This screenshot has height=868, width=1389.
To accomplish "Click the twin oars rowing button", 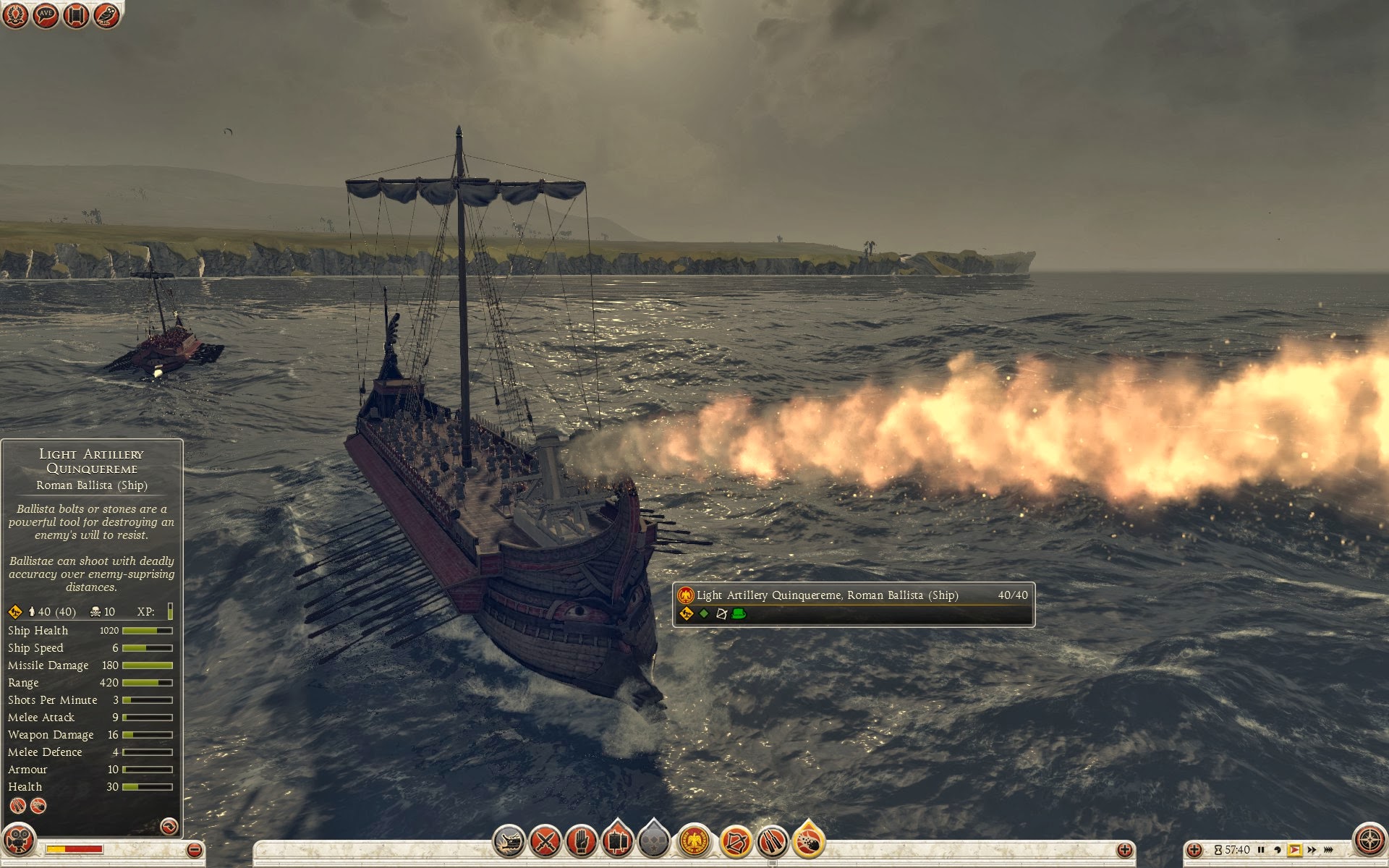I will [772, 841].
